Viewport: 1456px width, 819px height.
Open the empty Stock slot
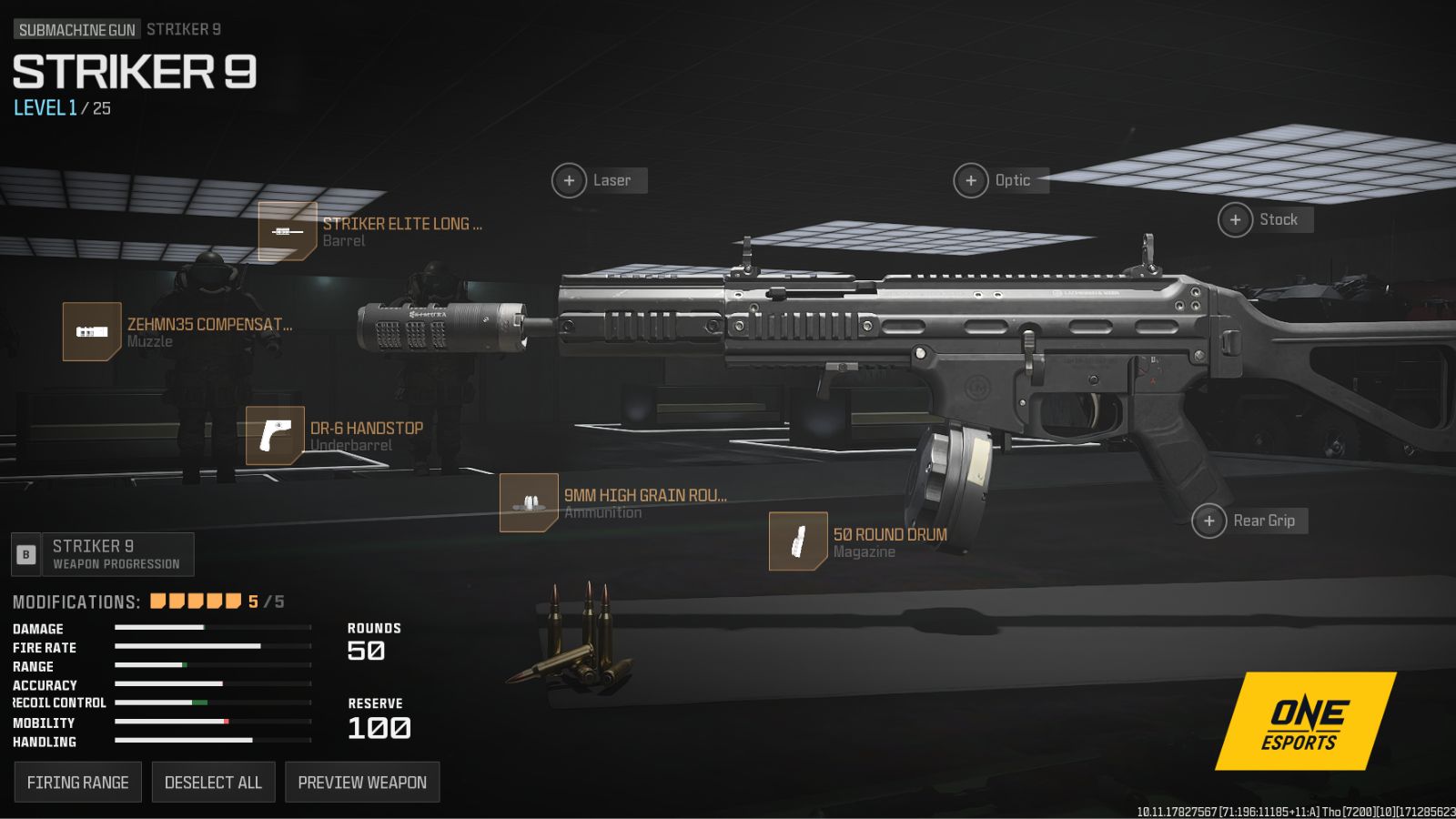(x=1236, y=219)
